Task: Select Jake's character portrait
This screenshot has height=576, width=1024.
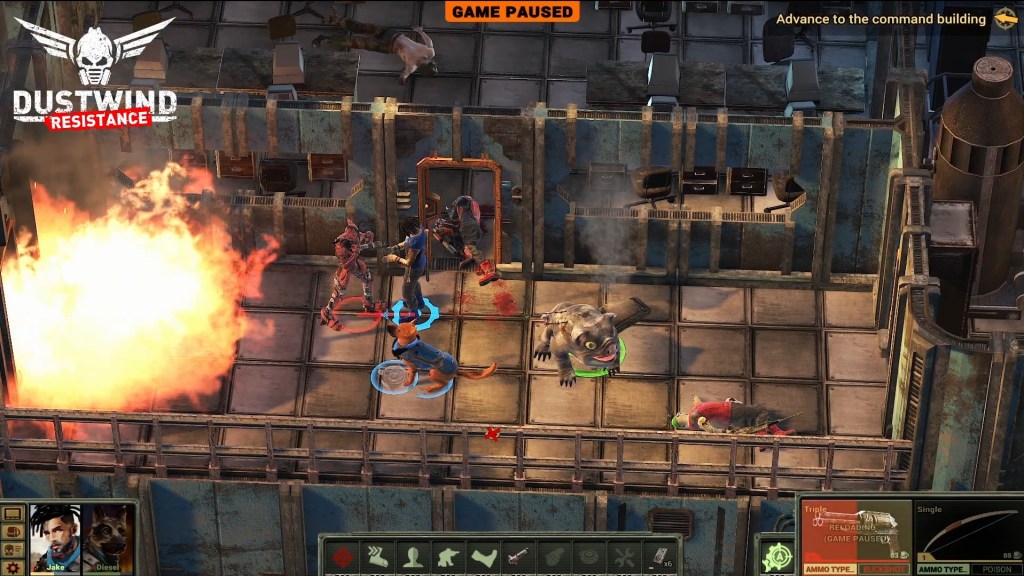Action: pos(54,538)
